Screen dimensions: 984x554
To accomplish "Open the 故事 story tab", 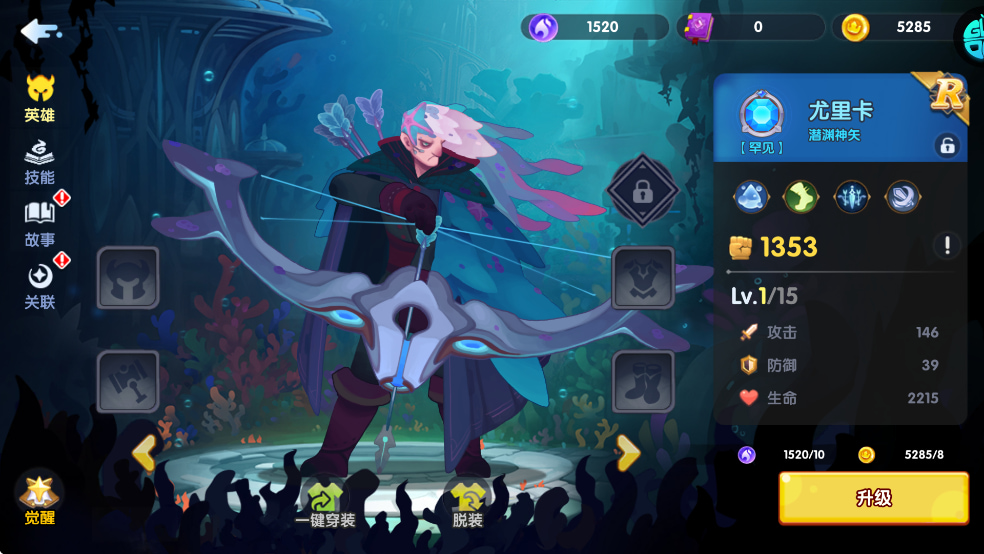I will pyautogui.click(x=40, y=224).
